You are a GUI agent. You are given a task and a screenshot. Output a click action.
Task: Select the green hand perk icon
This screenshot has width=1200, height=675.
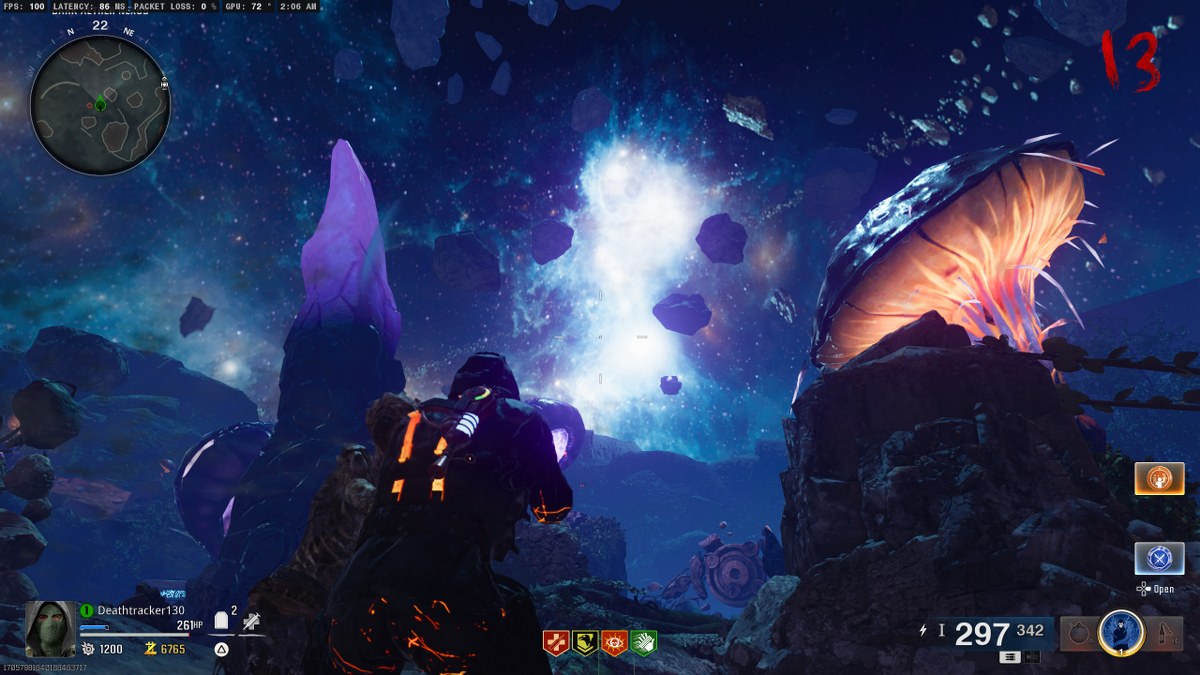point(643,643)
